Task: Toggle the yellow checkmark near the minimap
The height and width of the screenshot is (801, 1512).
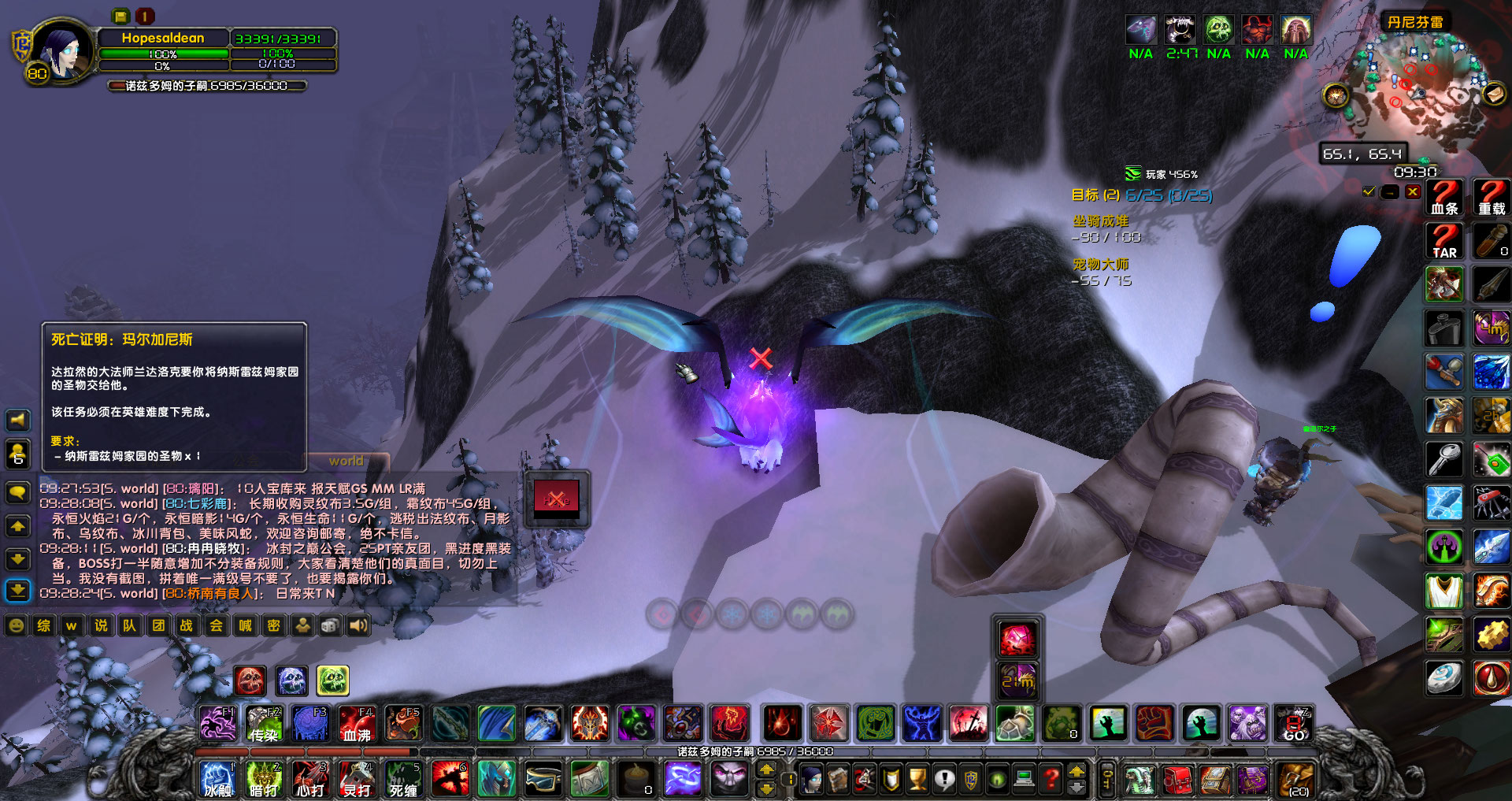Action: (1368, 191)
